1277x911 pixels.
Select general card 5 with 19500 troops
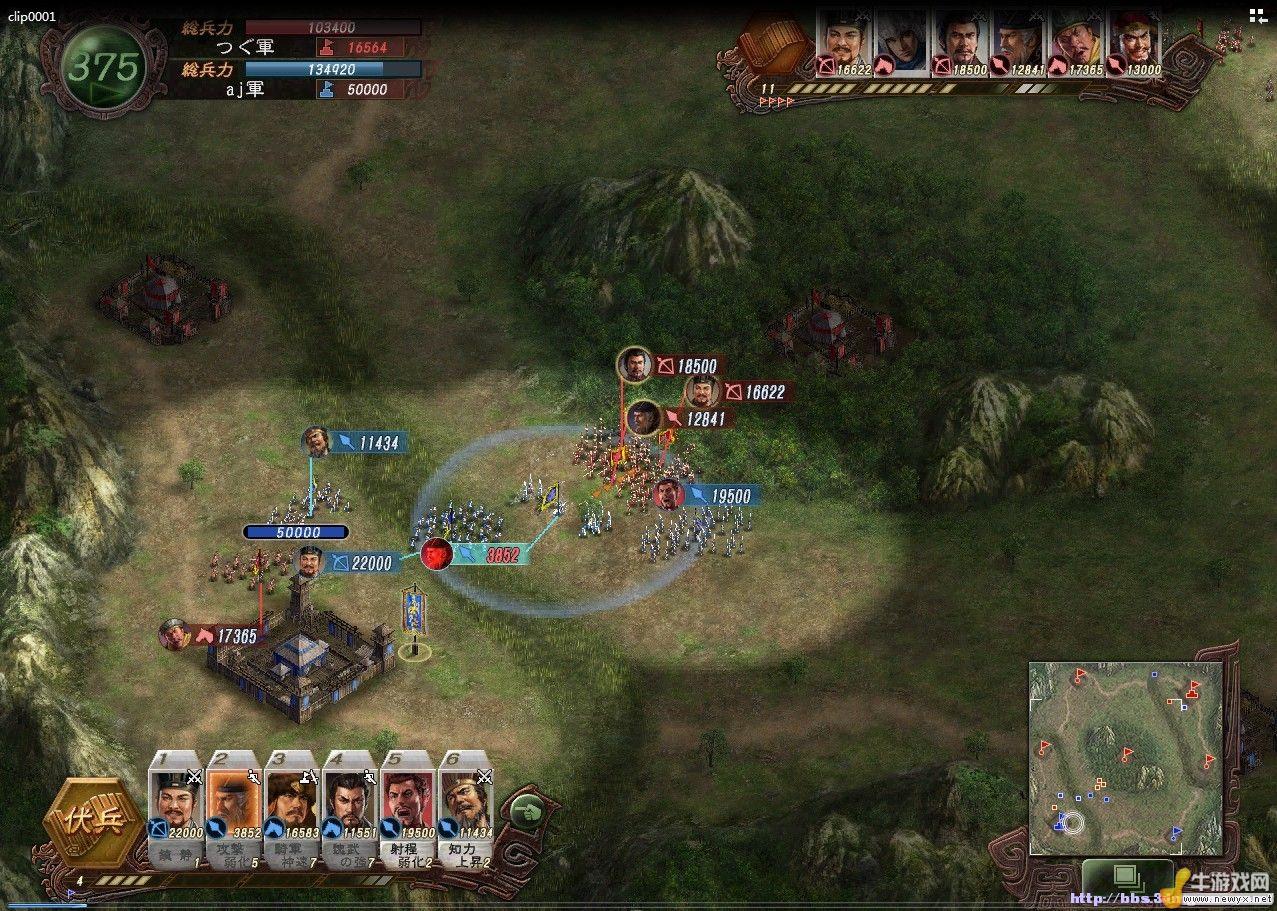pos(407,807)
